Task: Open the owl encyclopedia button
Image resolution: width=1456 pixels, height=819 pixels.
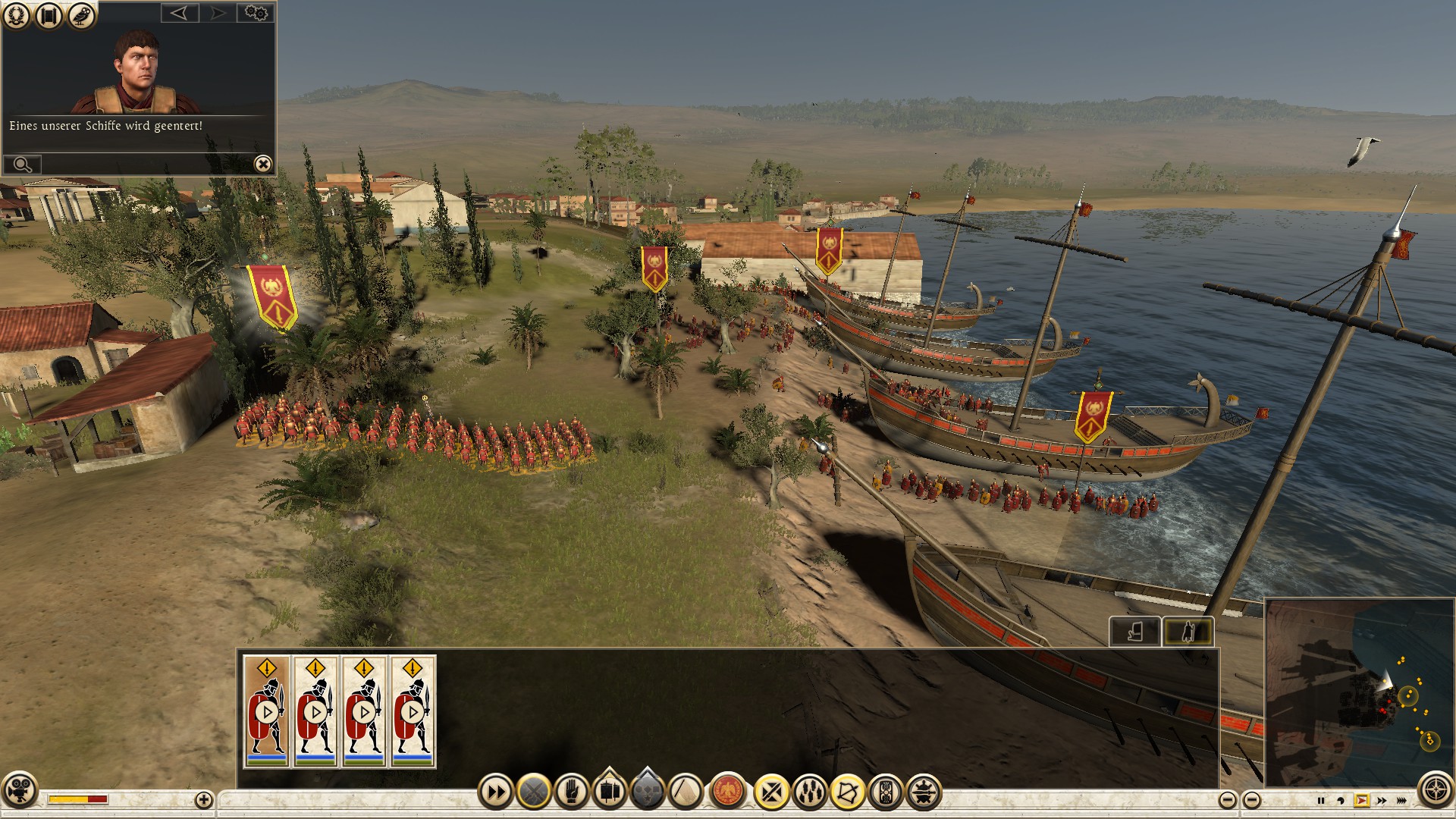Action: click(x=81, y=15)
